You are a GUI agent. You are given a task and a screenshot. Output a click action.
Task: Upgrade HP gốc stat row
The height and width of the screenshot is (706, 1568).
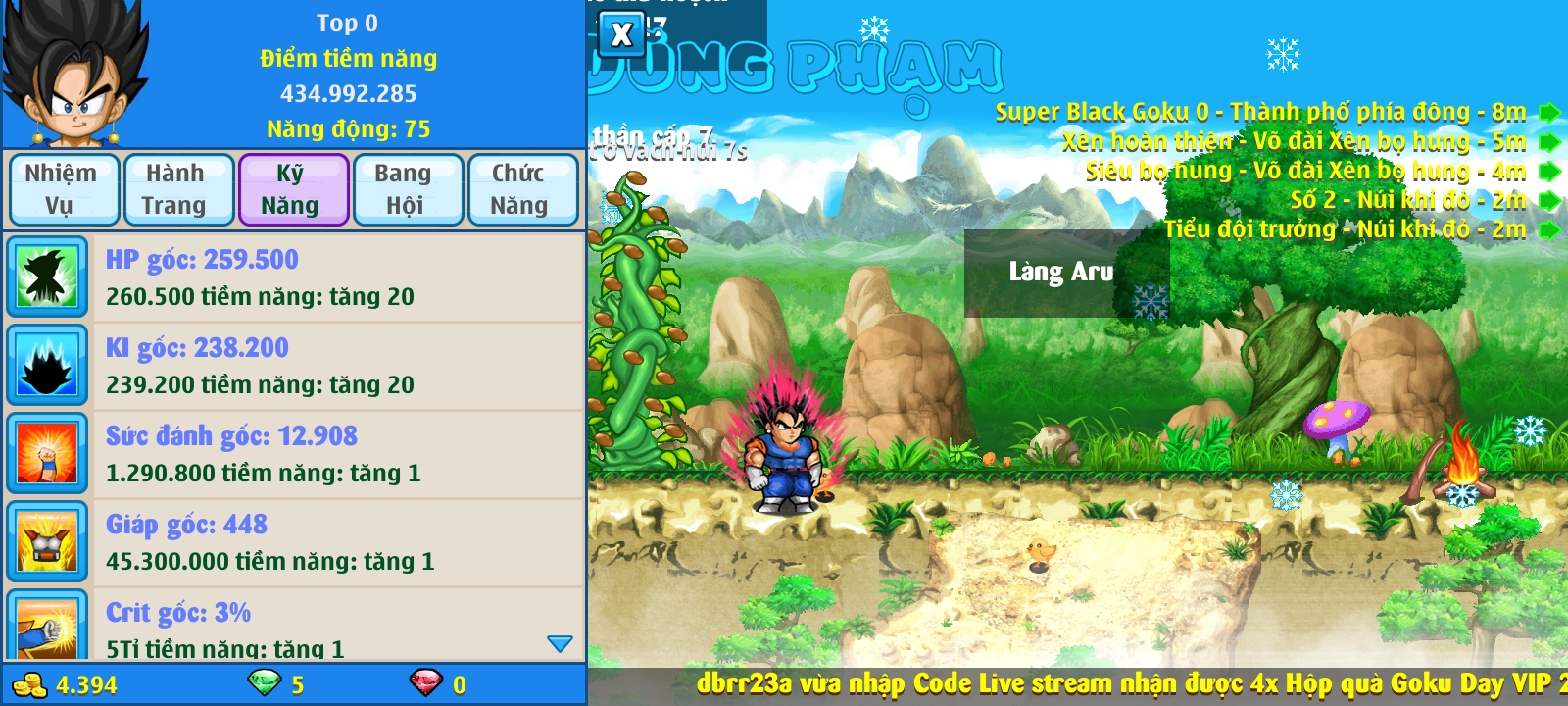[294, 277]
